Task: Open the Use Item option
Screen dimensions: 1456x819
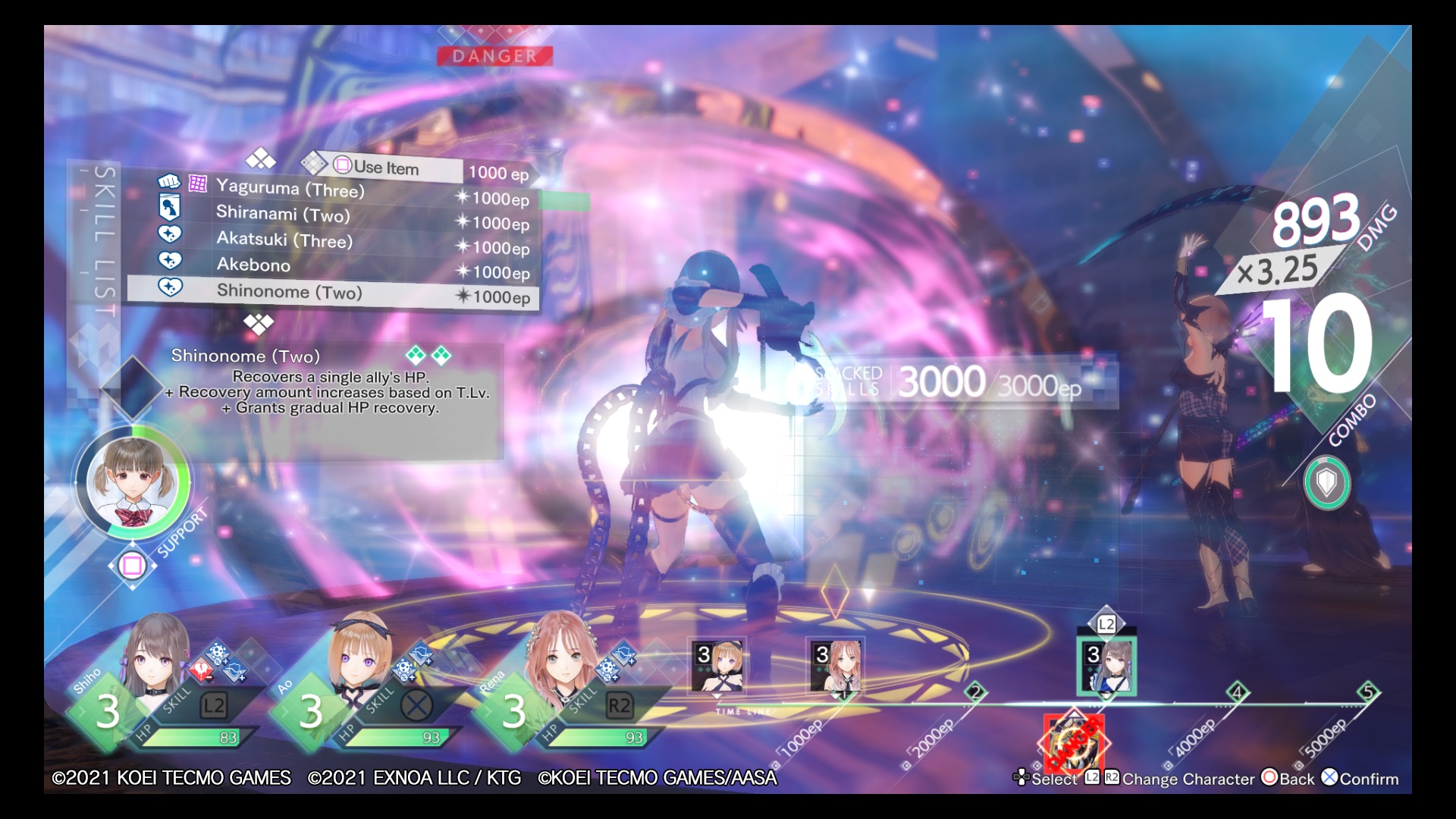Action: pos(385,168)
